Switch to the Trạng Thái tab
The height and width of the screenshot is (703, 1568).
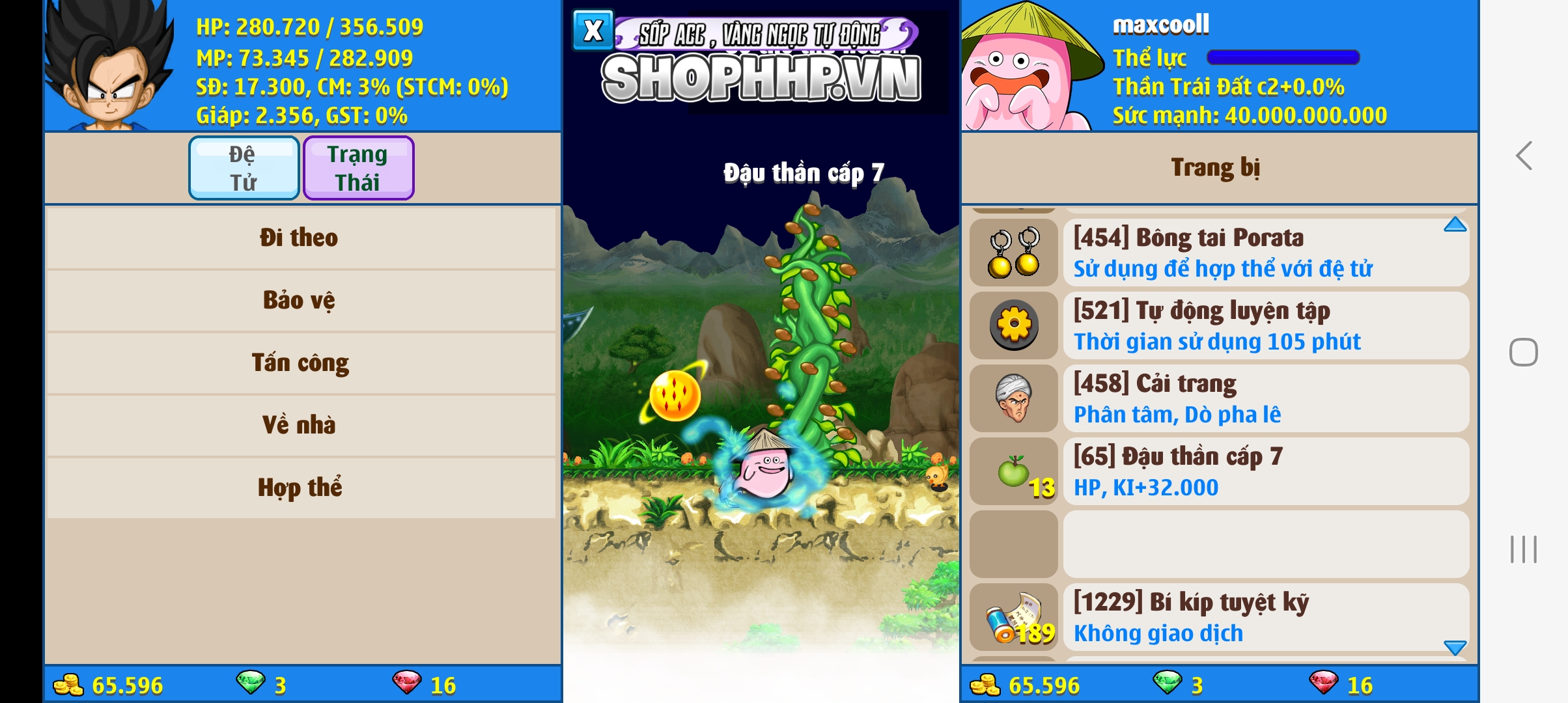point(359,167)
